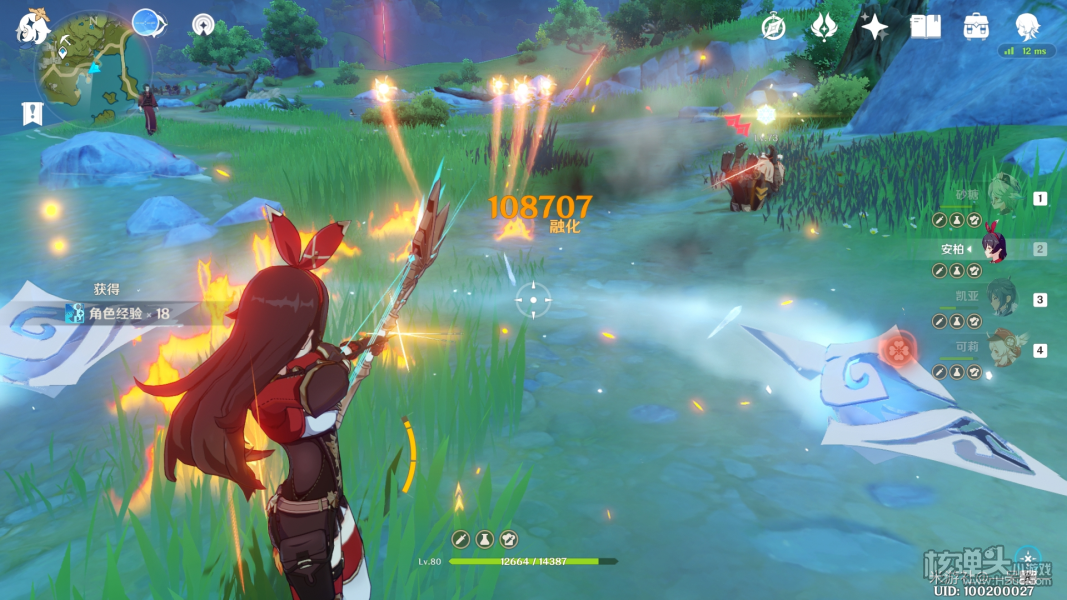Open the Adventurer Handbook book icon
The width and height of the screenshot is (1067, 600).
925,27
